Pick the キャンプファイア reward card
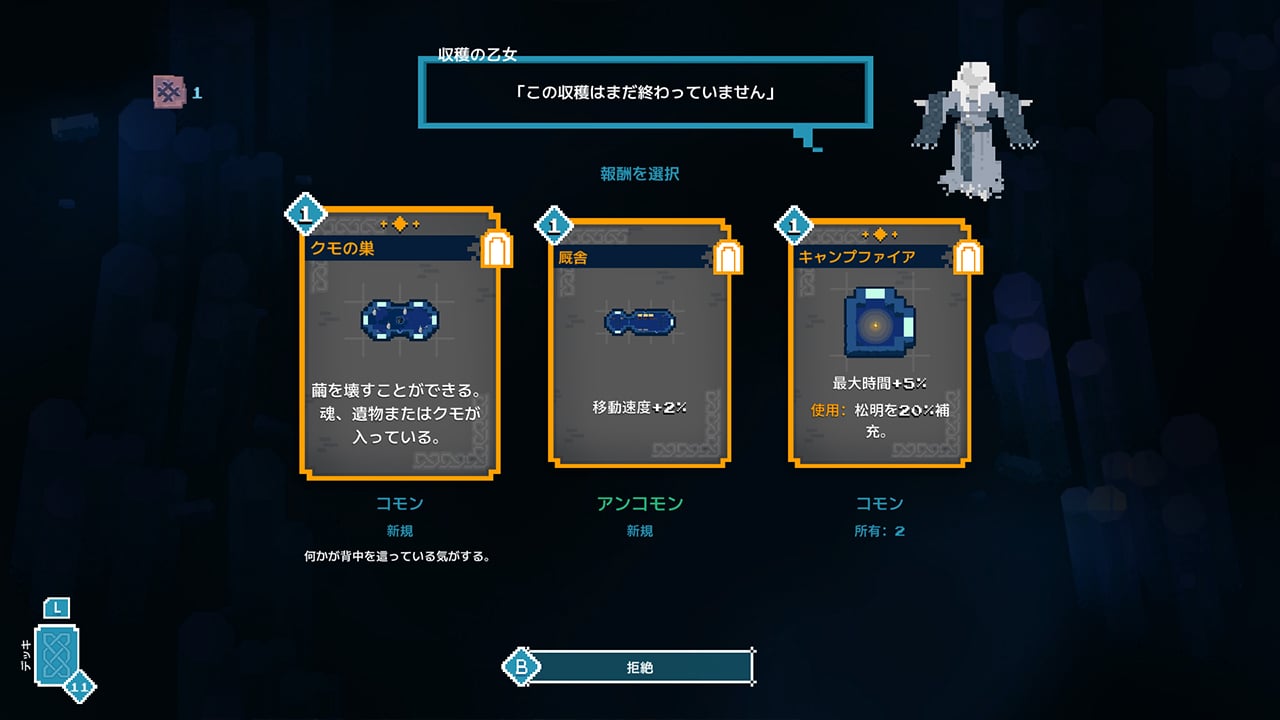Viewport: 1280px width, 720px height. (x=879, y=343)
